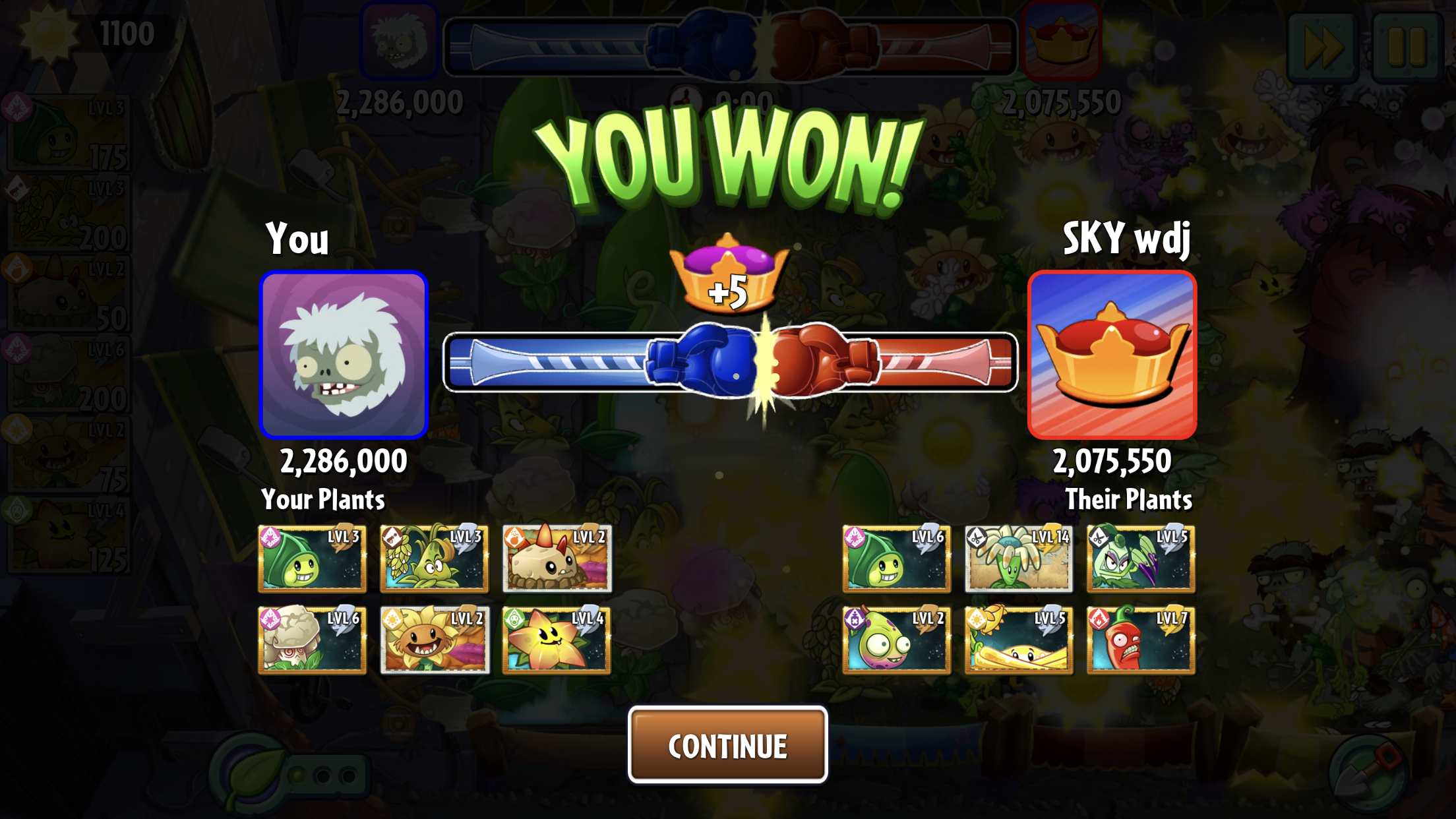
Task: Open your LVL 2 spiky rock plant card
Action: click(x=557, y=559)
